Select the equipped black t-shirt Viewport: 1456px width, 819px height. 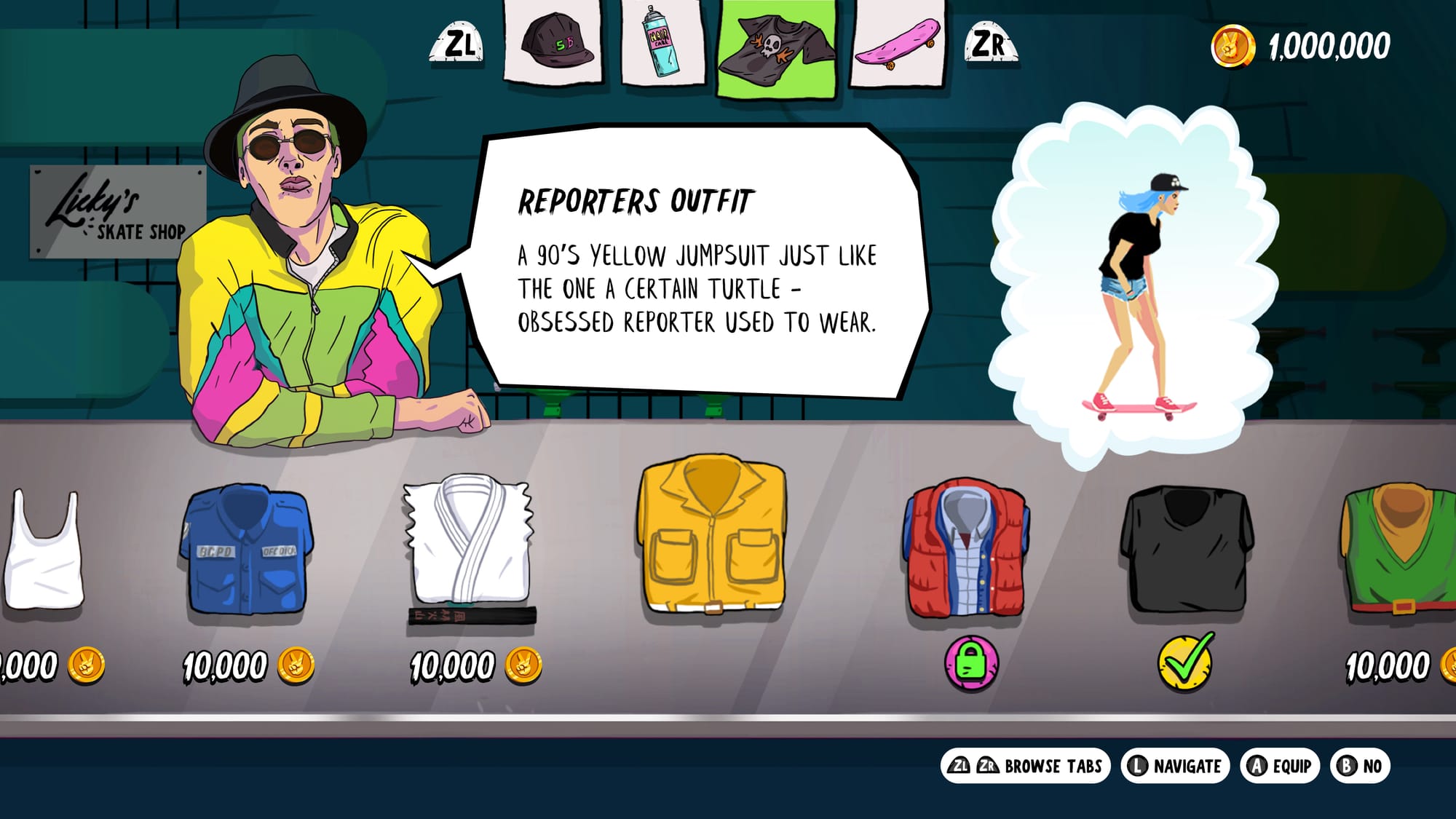coord(1186,550)
